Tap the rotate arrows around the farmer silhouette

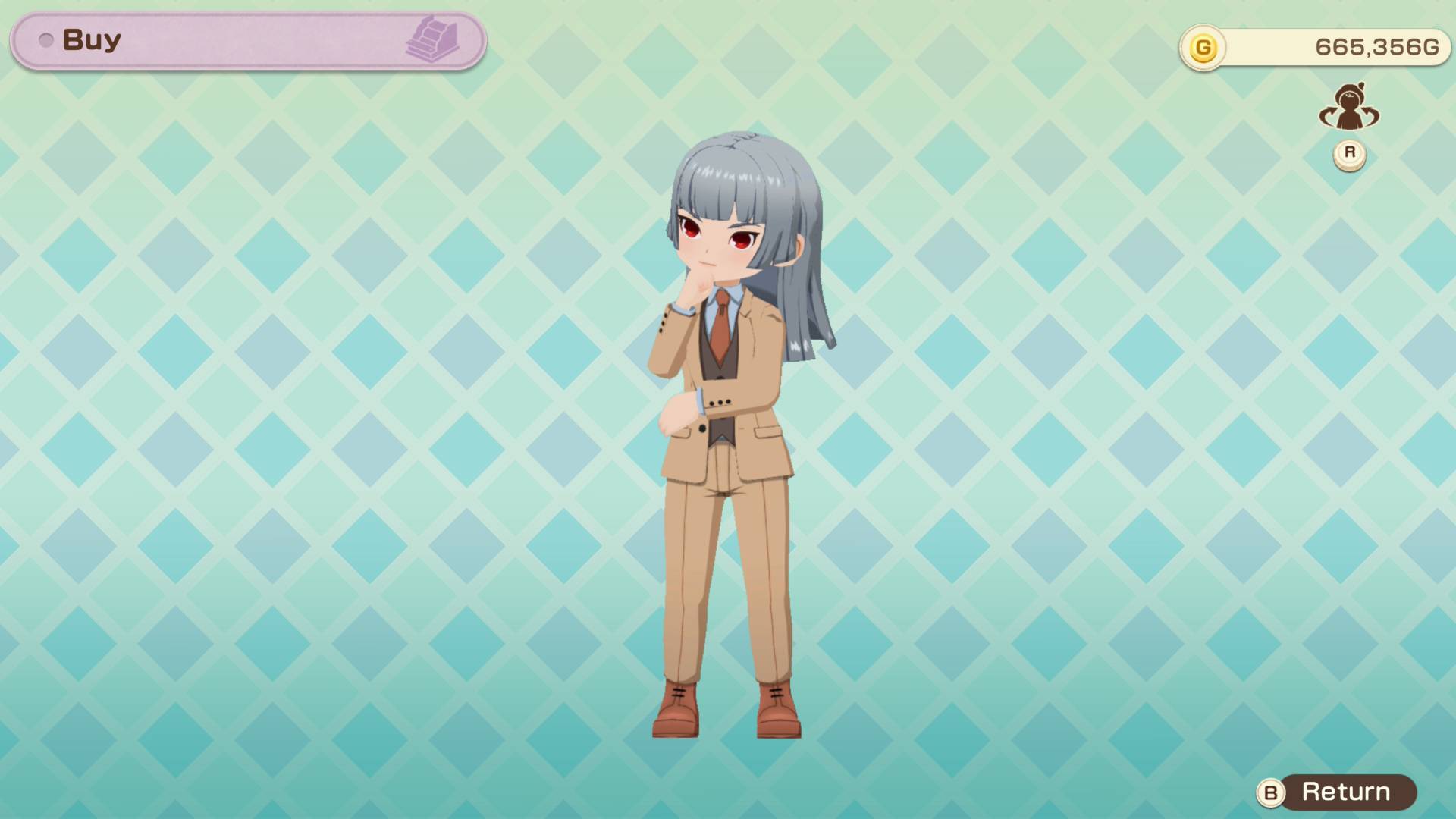pyautogui.click(x=1348, y=110)
